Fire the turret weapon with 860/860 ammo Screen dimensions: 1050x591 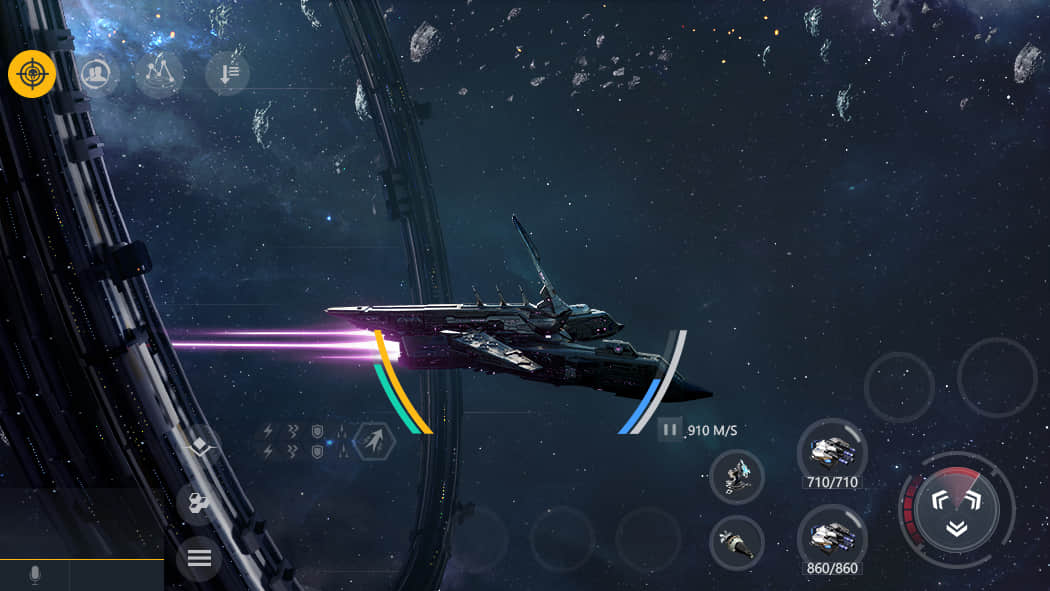pyautogui.click(x=832, y=540)
